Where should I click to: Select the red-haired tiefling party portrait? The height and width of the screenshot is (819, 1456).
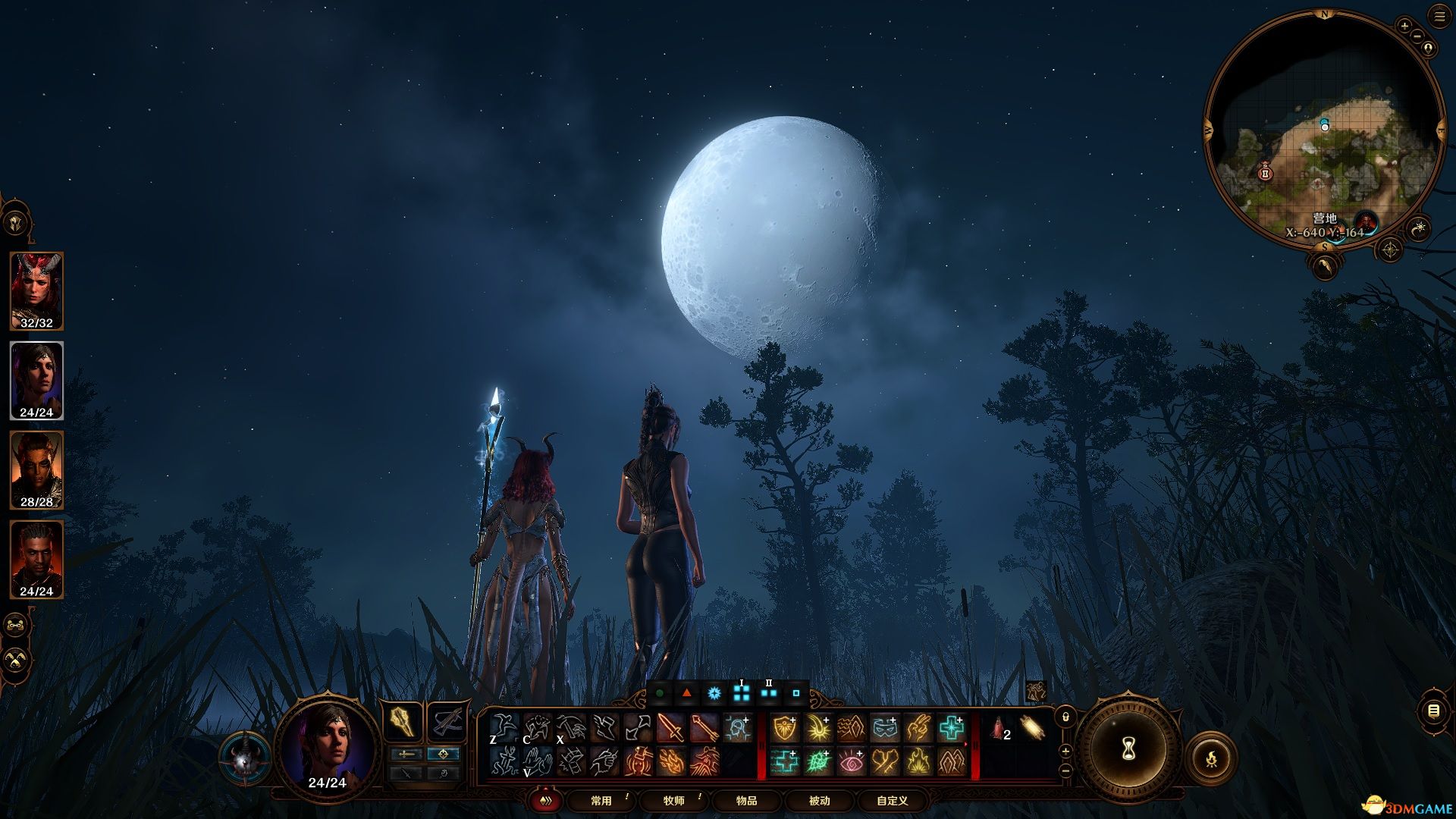pos(36,290)
